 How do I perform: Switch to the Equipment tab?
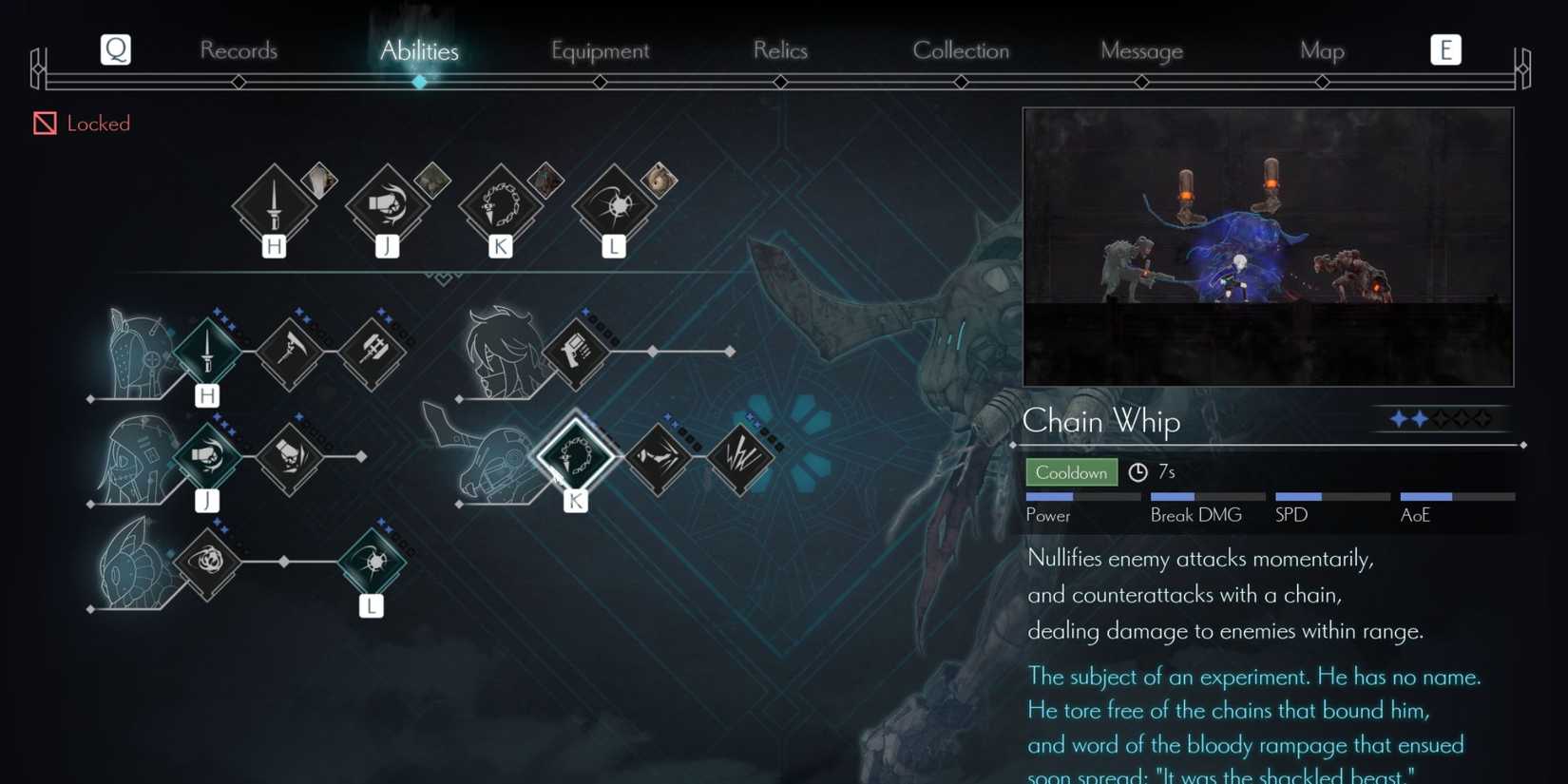600,50
